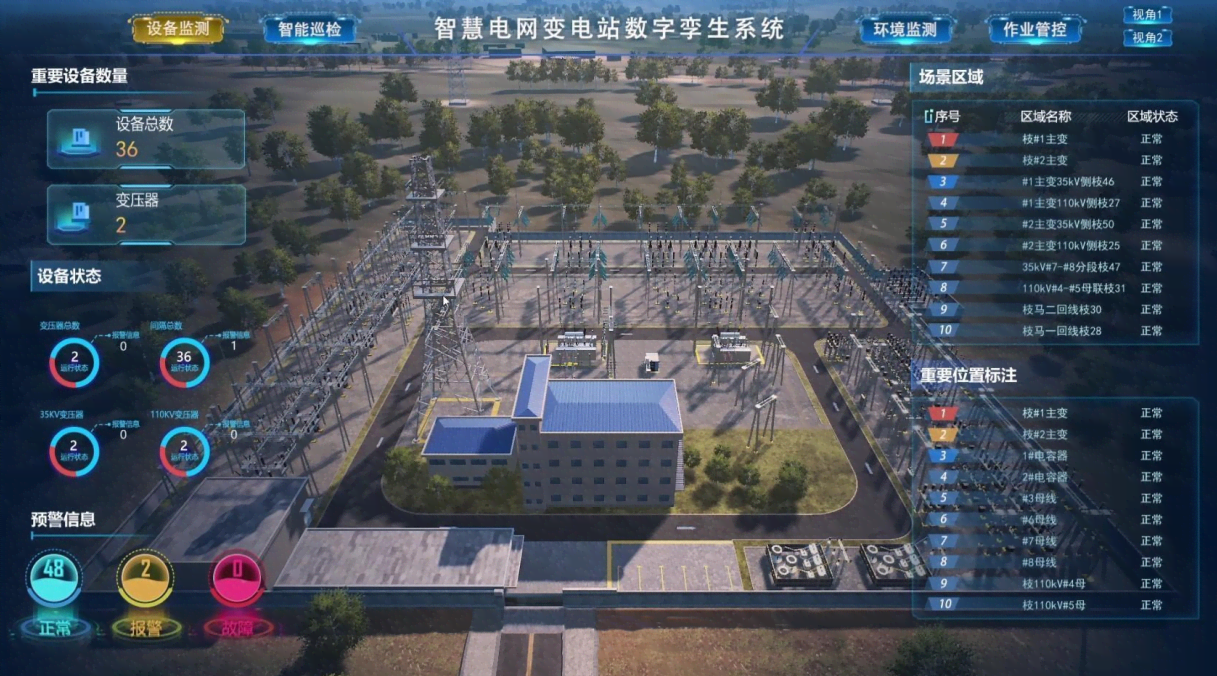Open the 智能巡检 tab
Viewport: 1217px width, 676px height.
[x=310, y=29]
